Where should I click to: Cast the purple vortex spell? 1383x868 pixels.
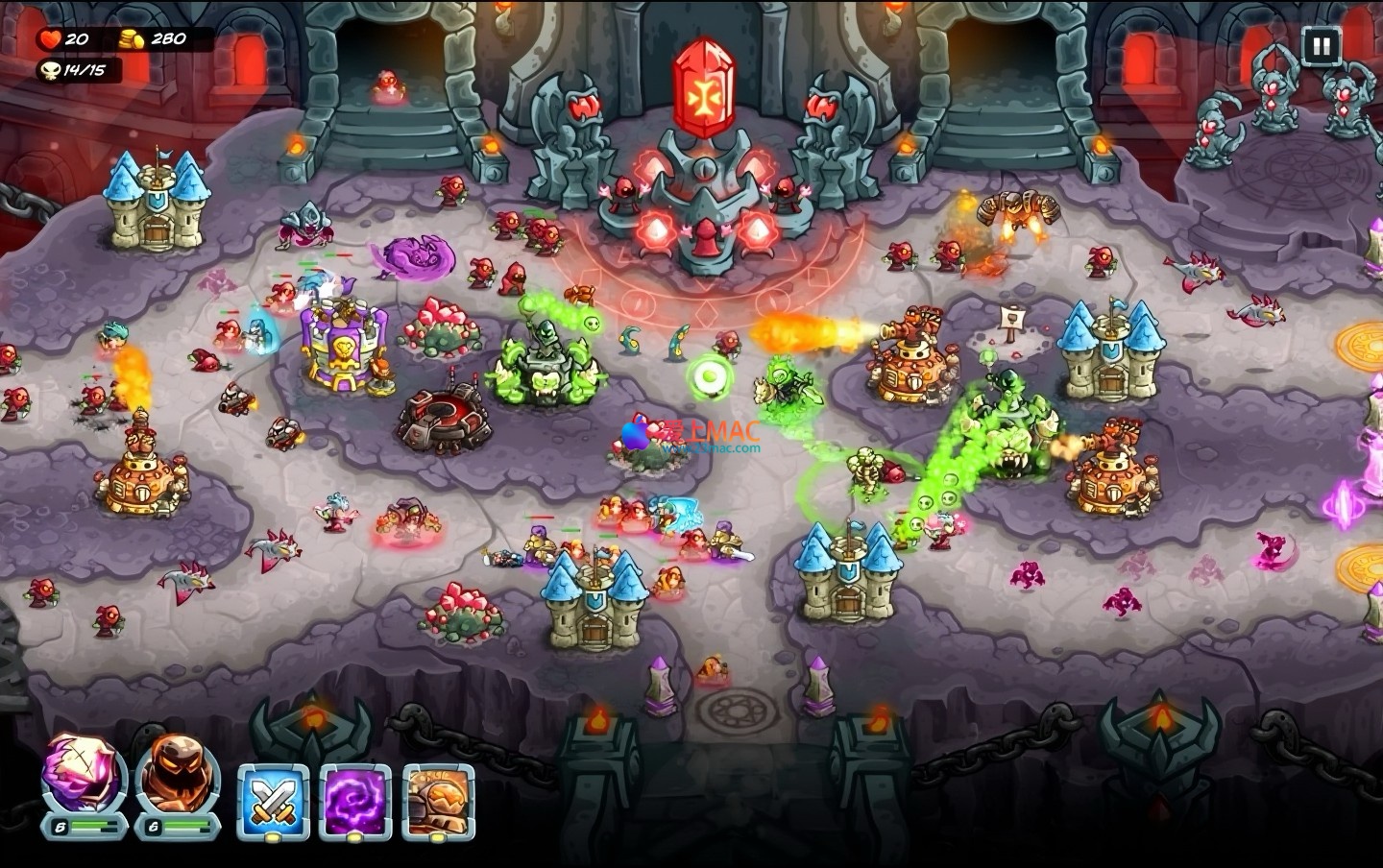click(x=356, y=801)
